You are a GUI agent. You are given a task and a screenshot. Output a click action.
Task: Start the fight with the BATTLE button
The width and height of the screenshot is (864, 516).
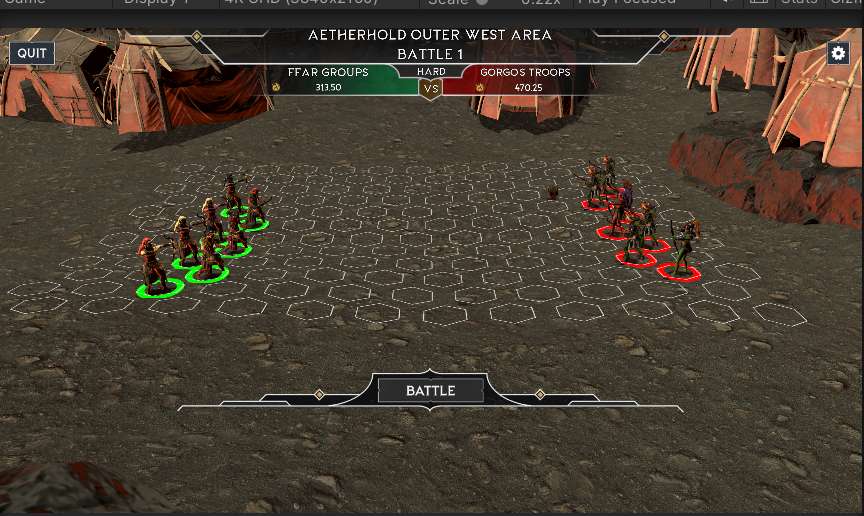(x=430, y=391)
